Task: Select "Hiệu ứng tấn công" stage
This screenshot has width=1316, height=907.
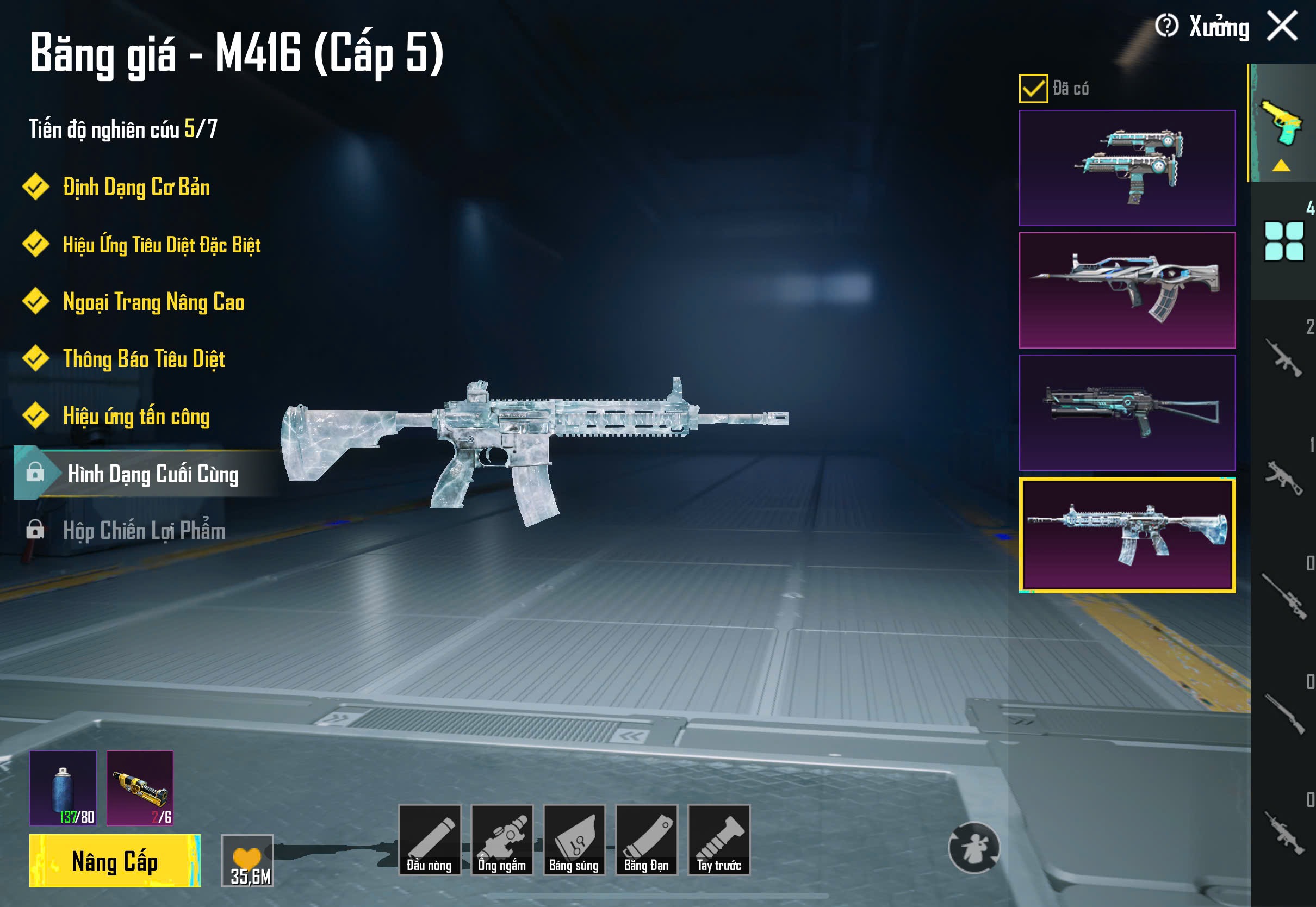Action: point(136,416)
